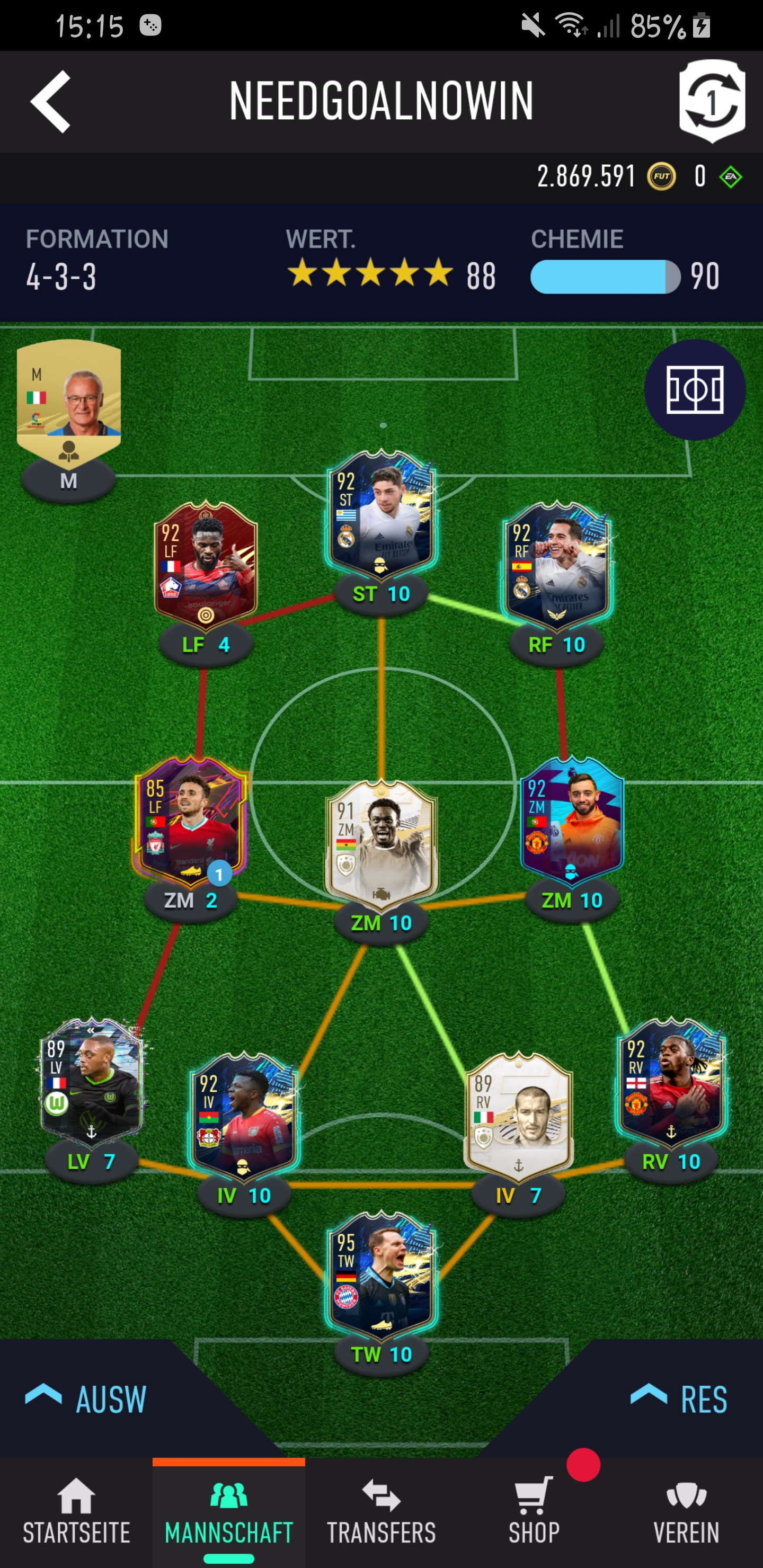The width and height of the screenshot is (763, 1568).
Task: Choose the 91 ZM icon card
Action: (381, 843)
